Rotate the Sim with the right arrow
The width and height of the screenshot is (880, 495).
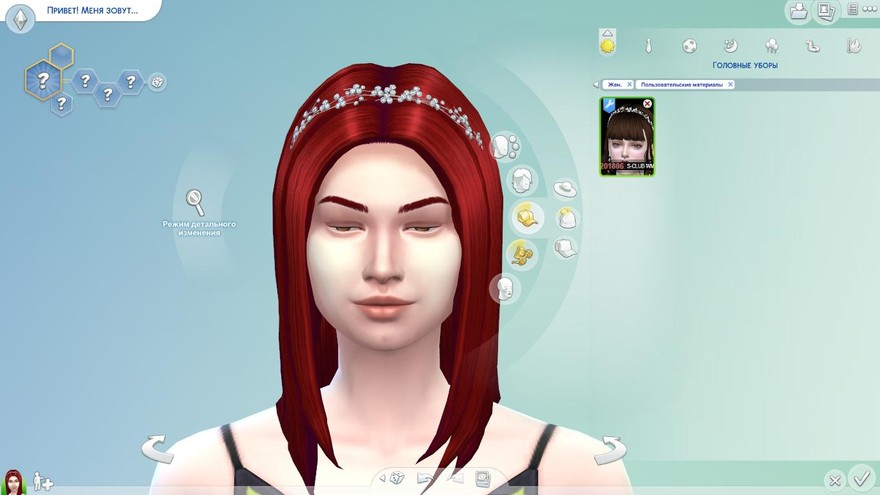(x=609, y=449)
